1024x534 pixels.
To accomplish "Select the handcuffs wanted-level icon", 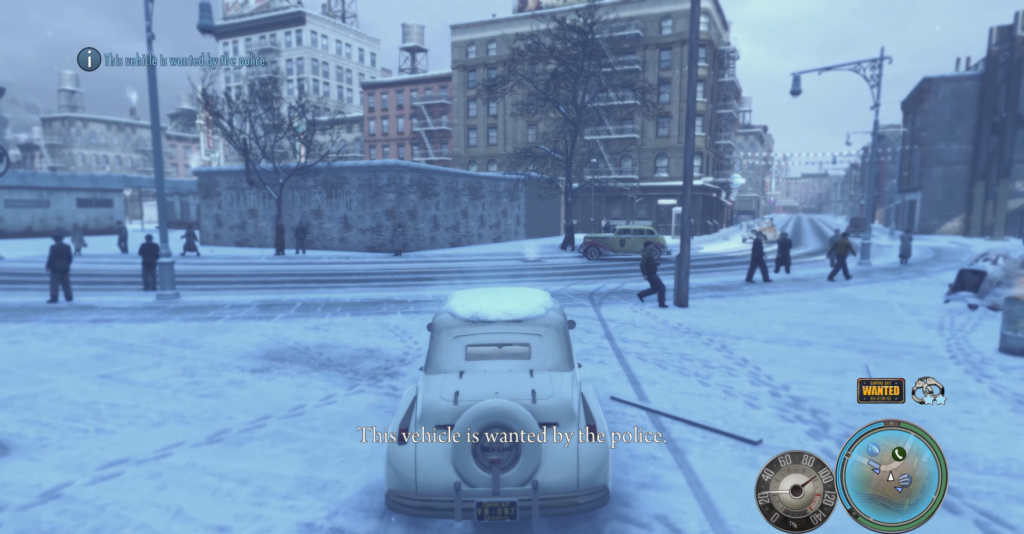I will pyautogui.click(x=928, y=390).
